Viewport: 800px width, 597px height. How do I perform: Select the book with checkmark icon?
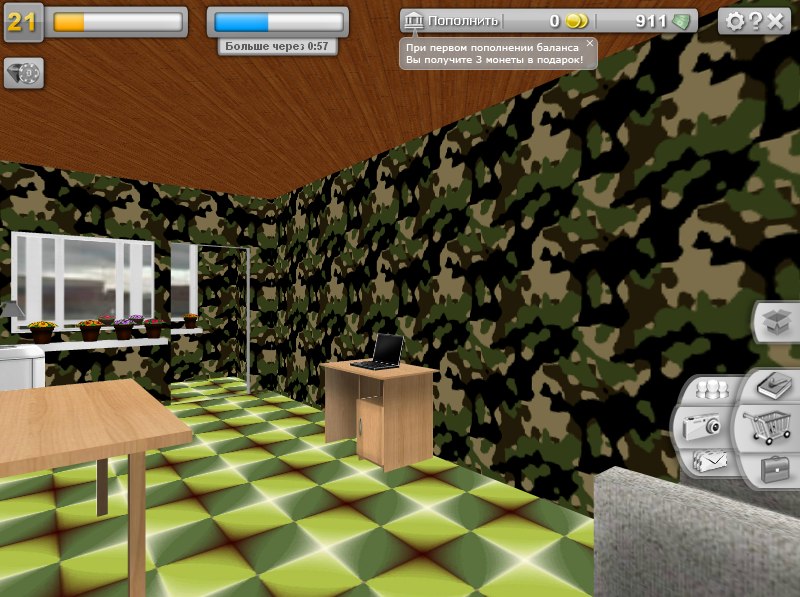[x=773, y=385]
